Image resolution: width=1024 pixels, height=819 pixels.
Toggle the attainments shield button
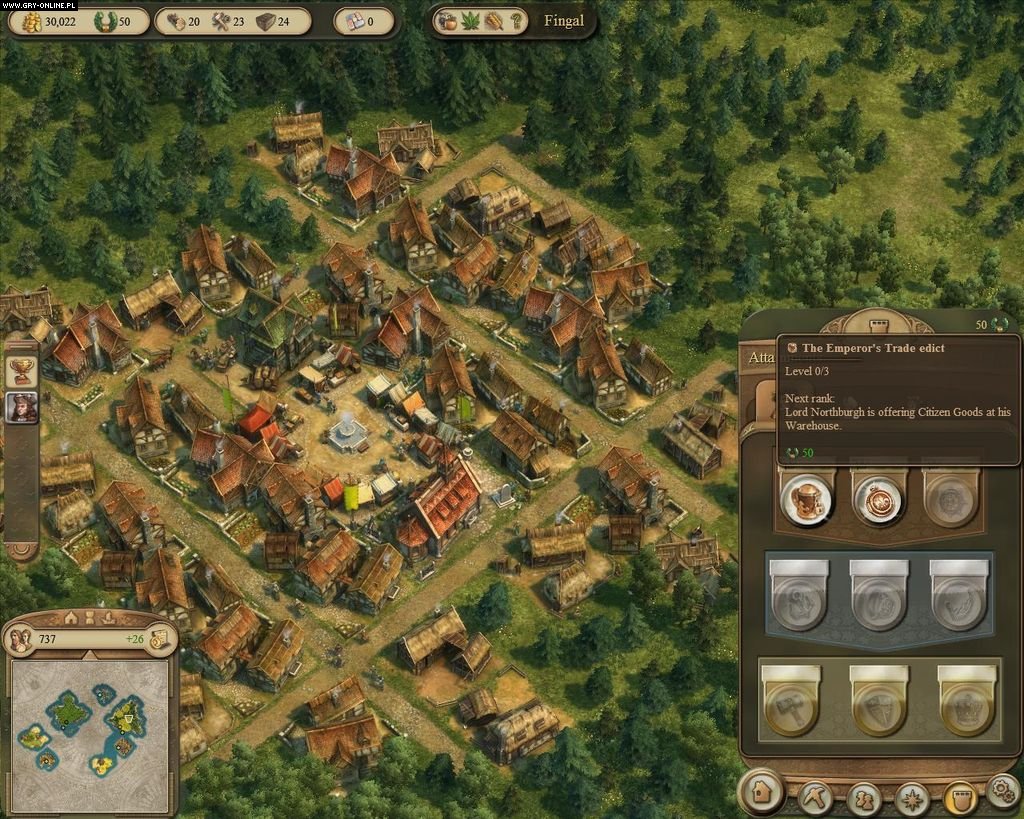click(960, 798)
